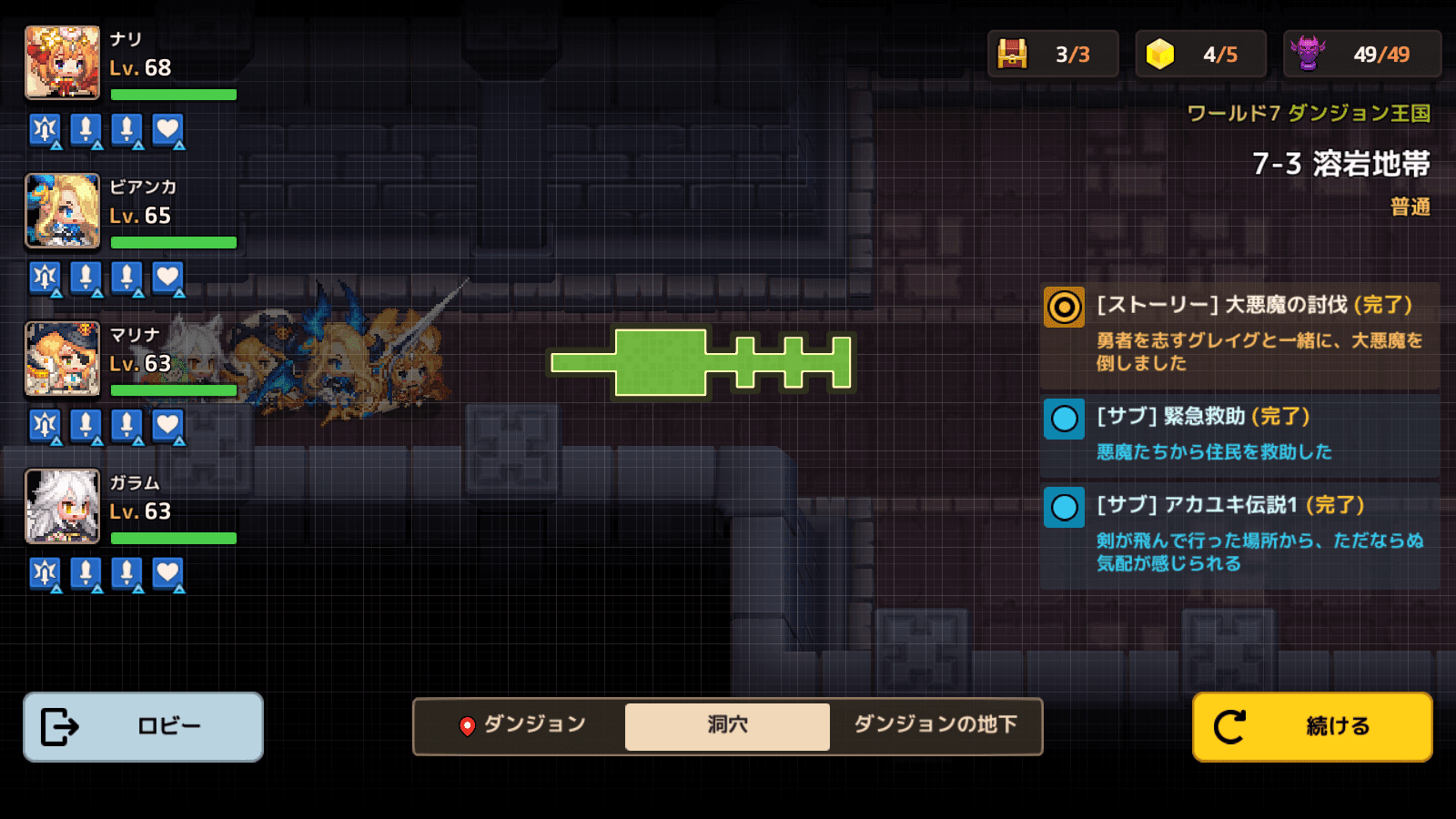The height and width of the screenshot is (819, 1456).
Task: Switch to the ダンジョン map tab
Action: pos(521,725)
